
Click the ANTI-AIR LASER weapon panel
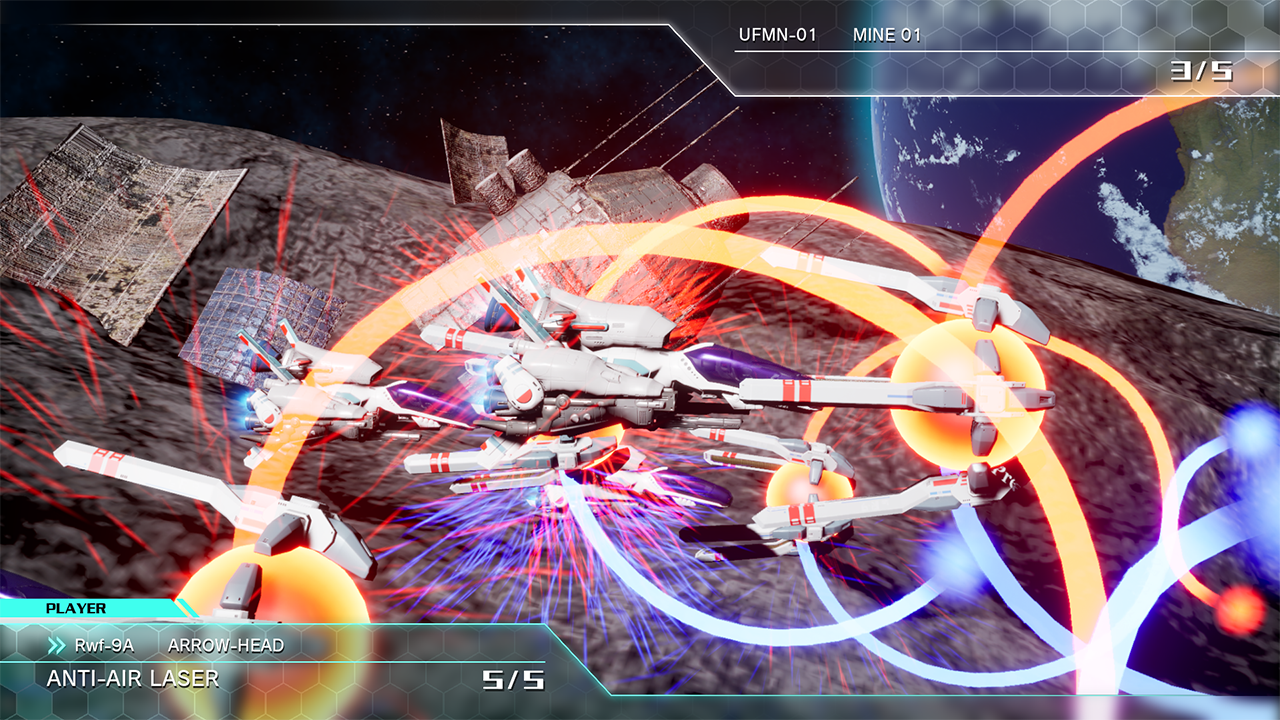(133, 679)
